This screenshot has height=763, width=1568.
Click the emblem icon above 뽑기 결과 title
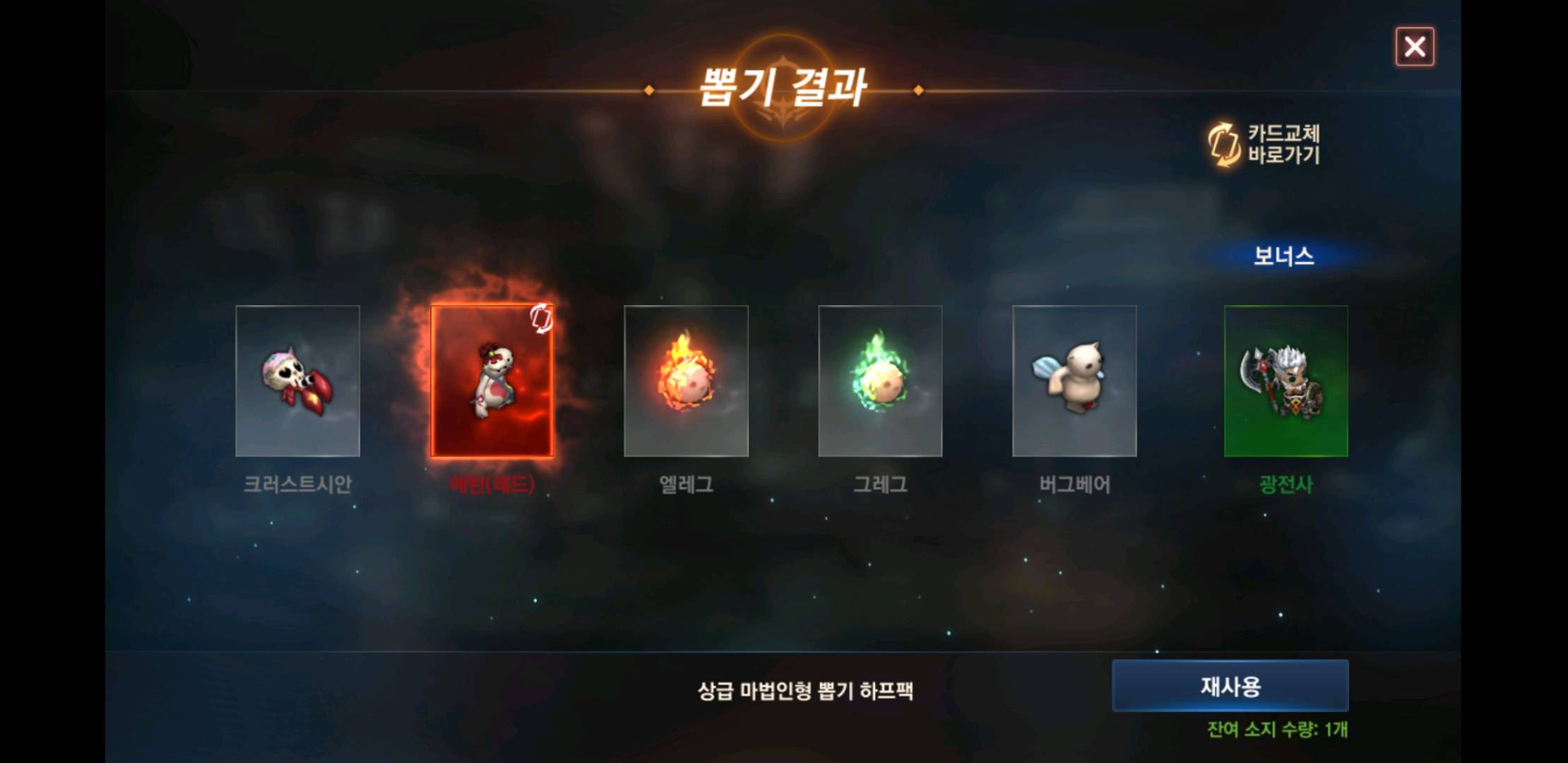pos(783,62)
